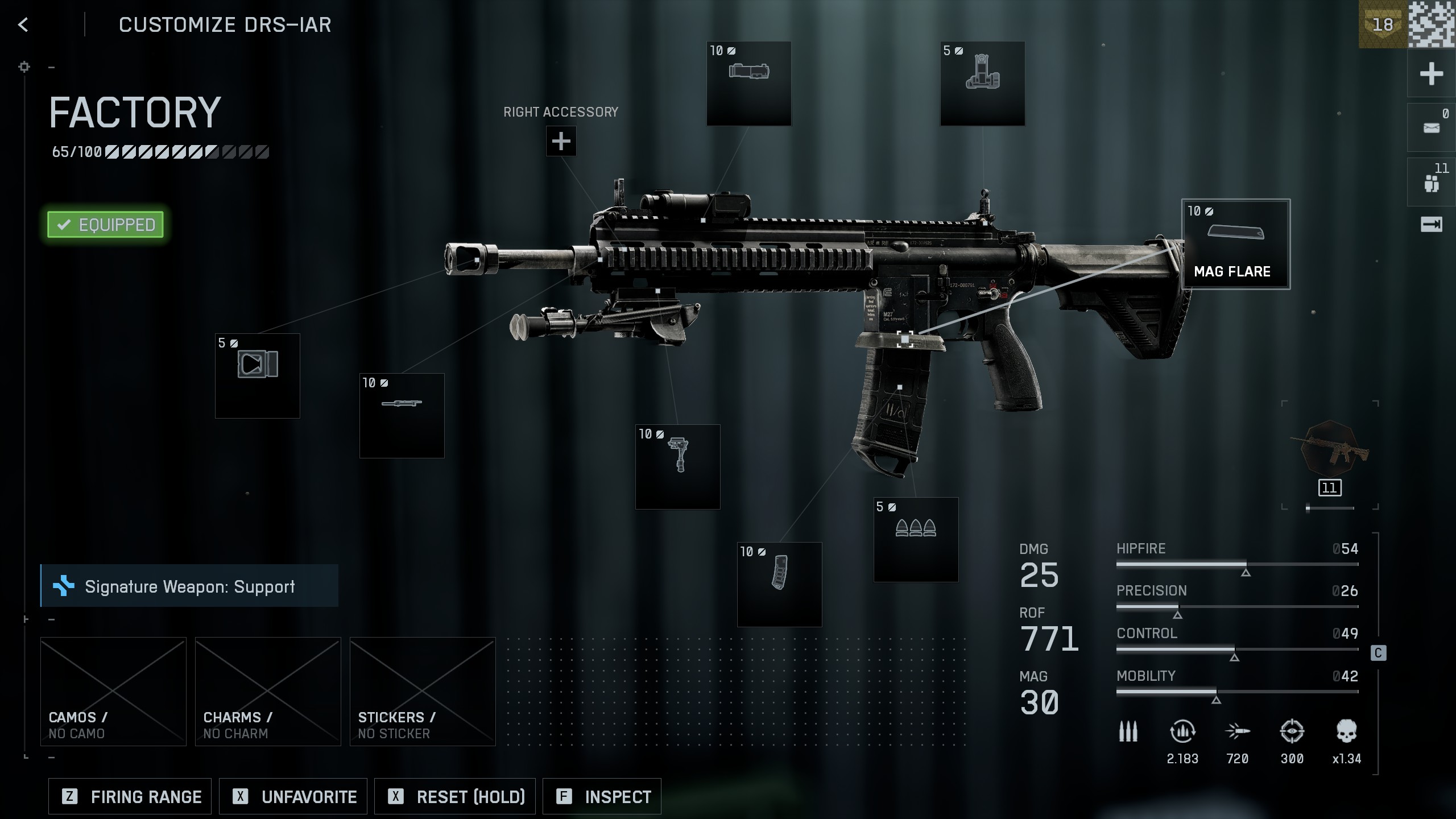Open the Stickers selection tile
The height and width of the screenshot is (819, 1456).
423,691
